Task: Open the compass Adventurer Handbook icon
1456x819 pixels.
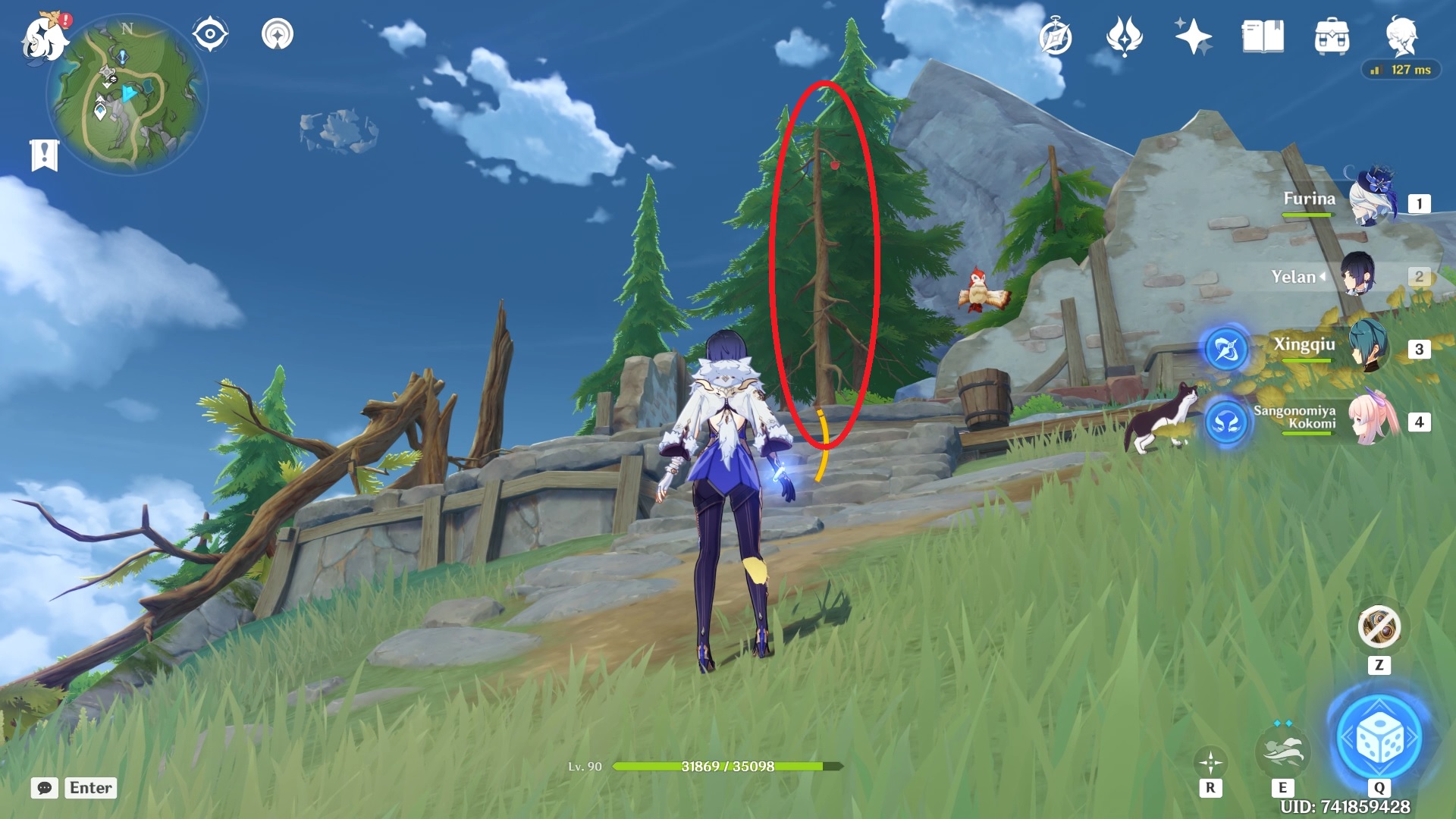Action: 1056,36
